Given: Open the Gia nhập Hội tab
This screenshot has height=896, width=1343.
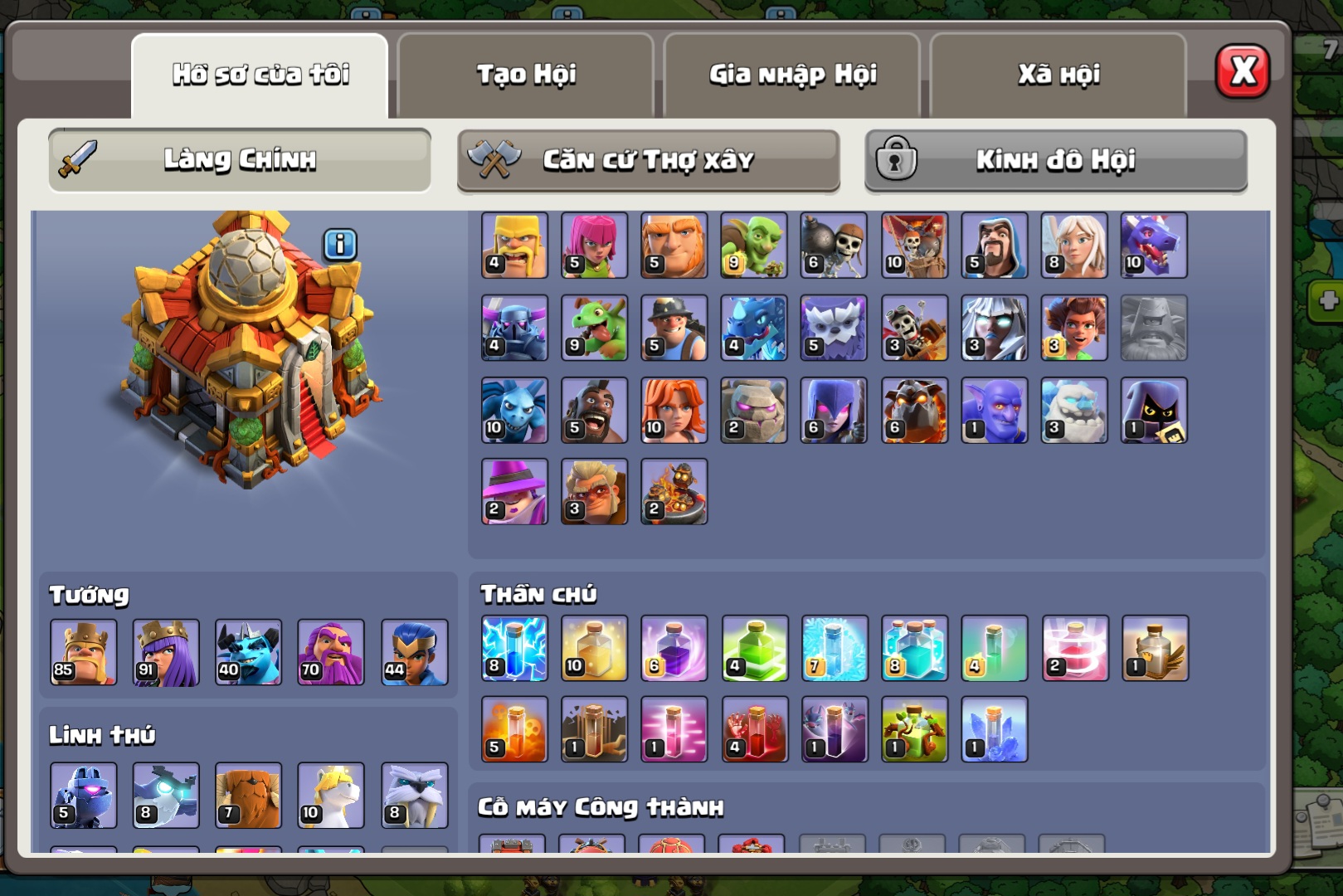Looking at the screenshot, I should 792,75.
